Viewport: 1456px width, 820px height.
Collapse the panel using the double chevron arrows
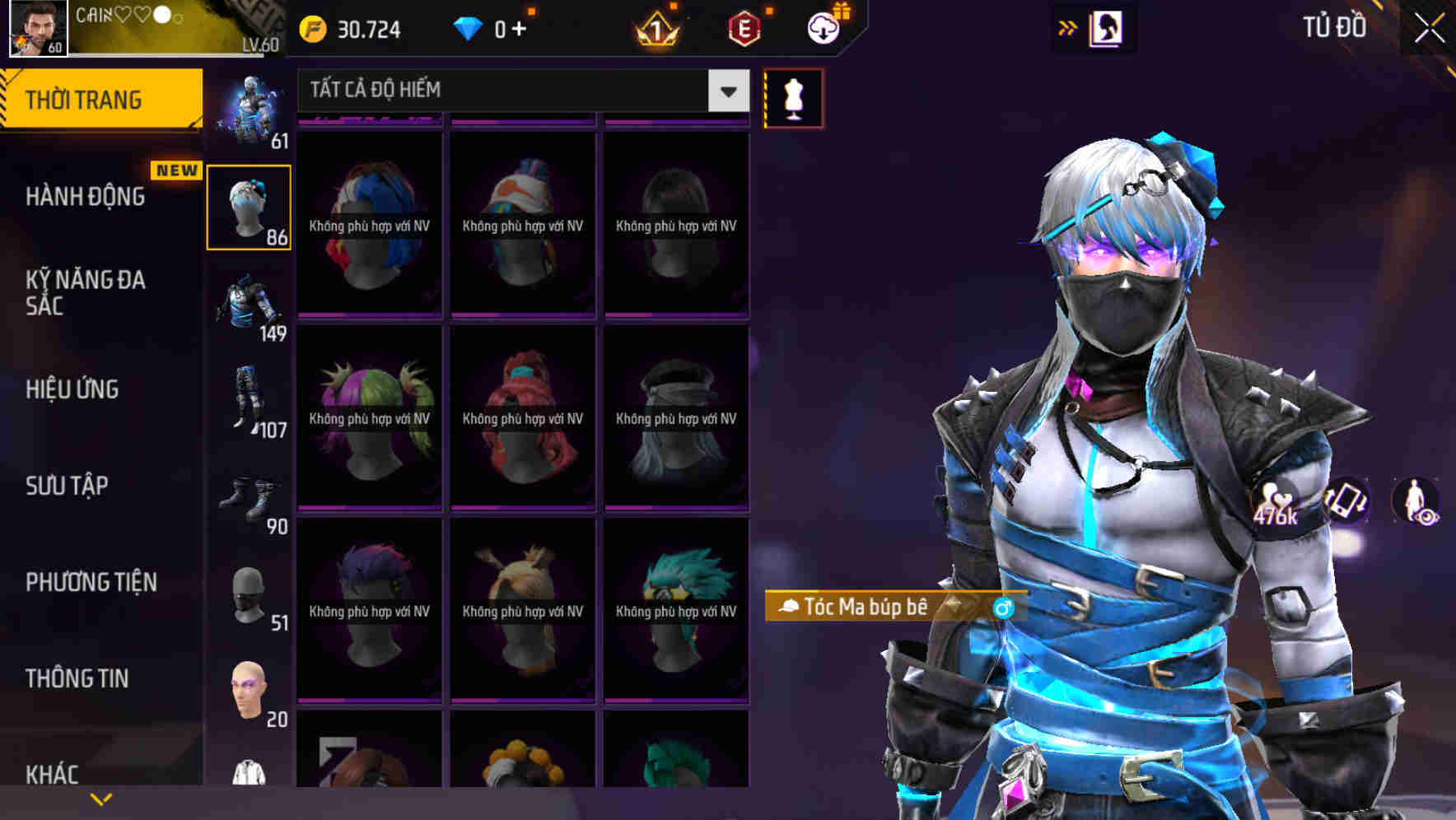[1068, 27]
